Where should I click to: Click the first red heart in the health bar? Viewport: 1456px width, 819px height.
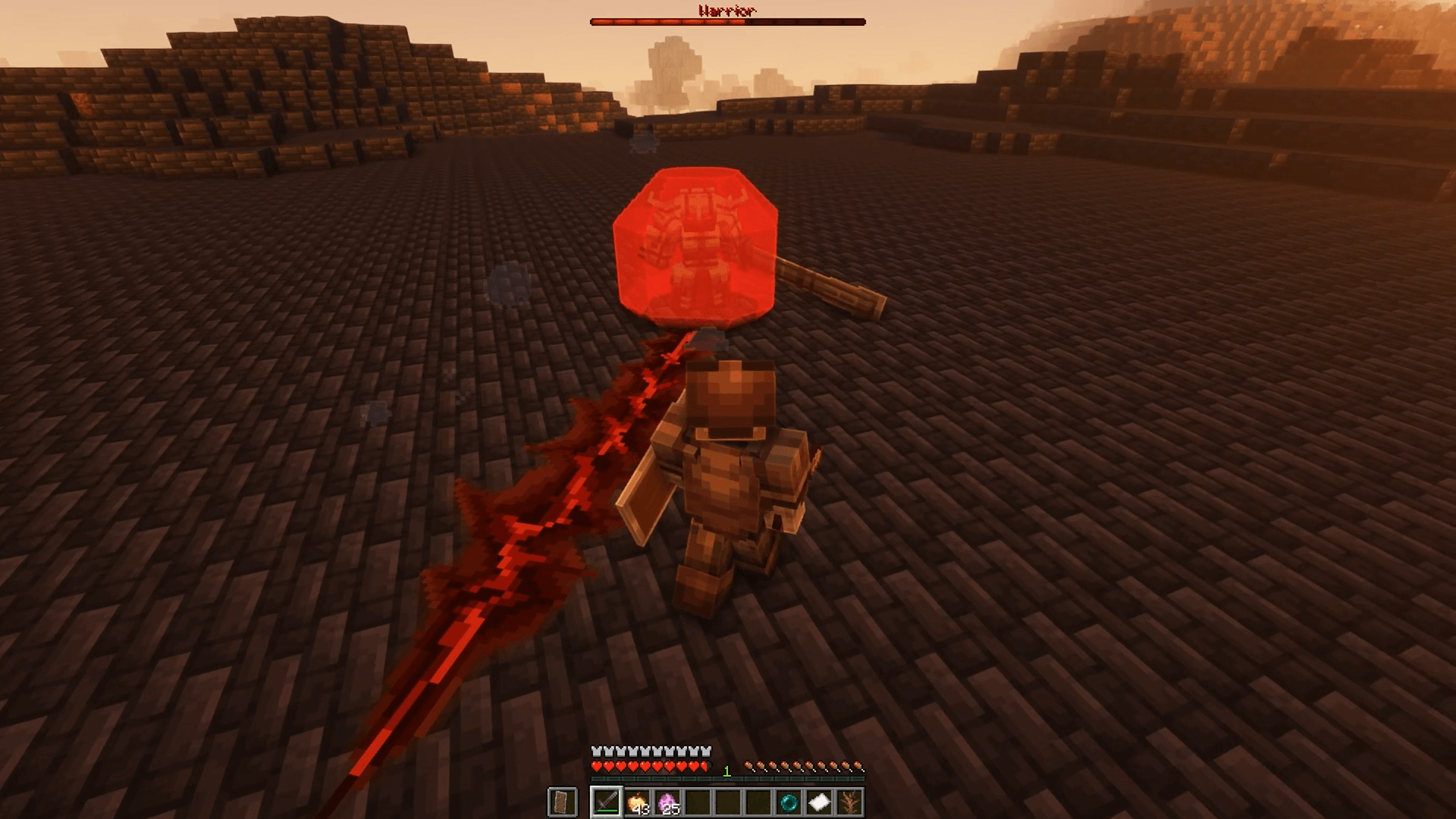[597, 767]
